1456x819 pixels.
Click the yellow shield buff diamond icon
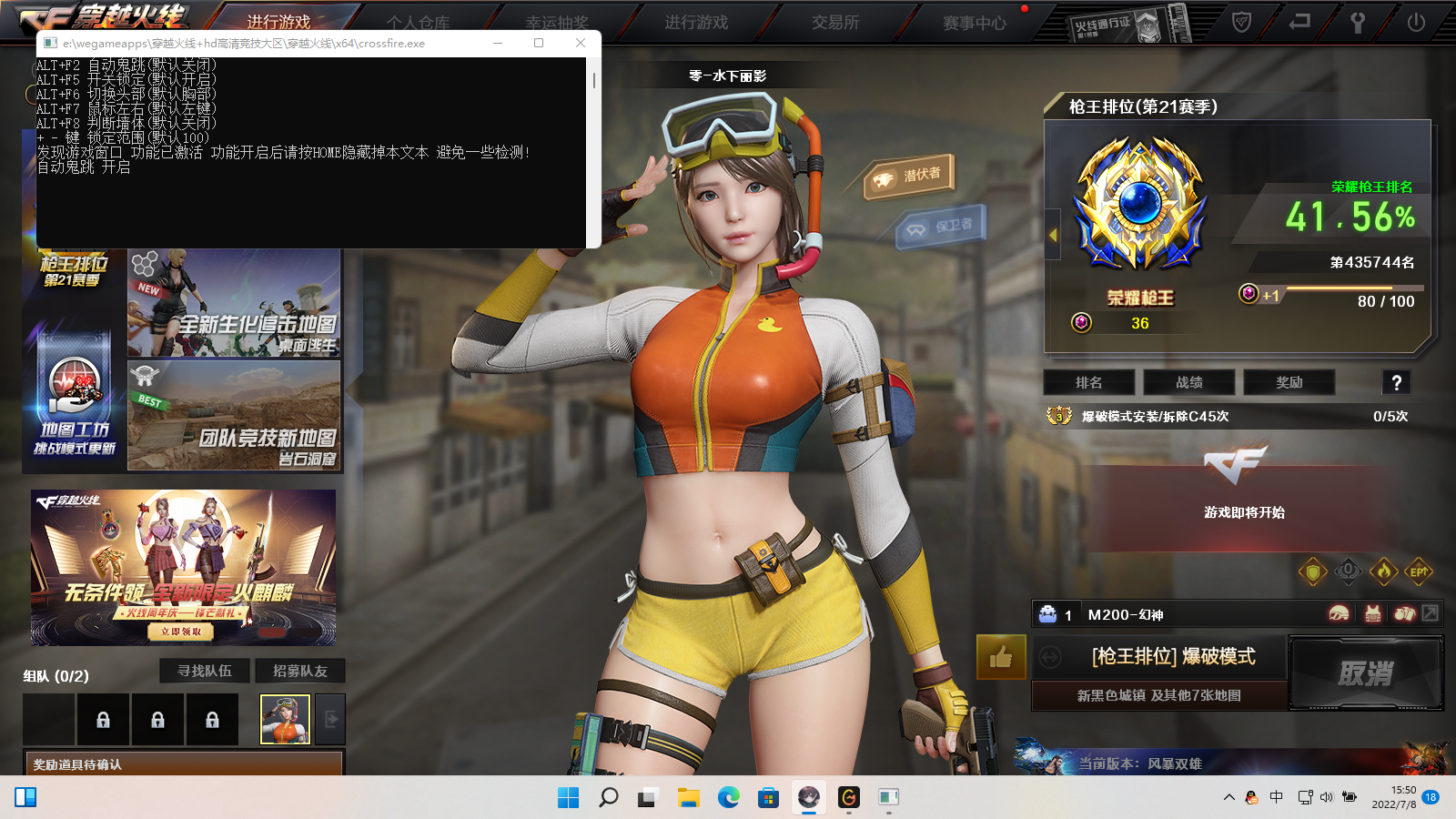pos(1312,571)
